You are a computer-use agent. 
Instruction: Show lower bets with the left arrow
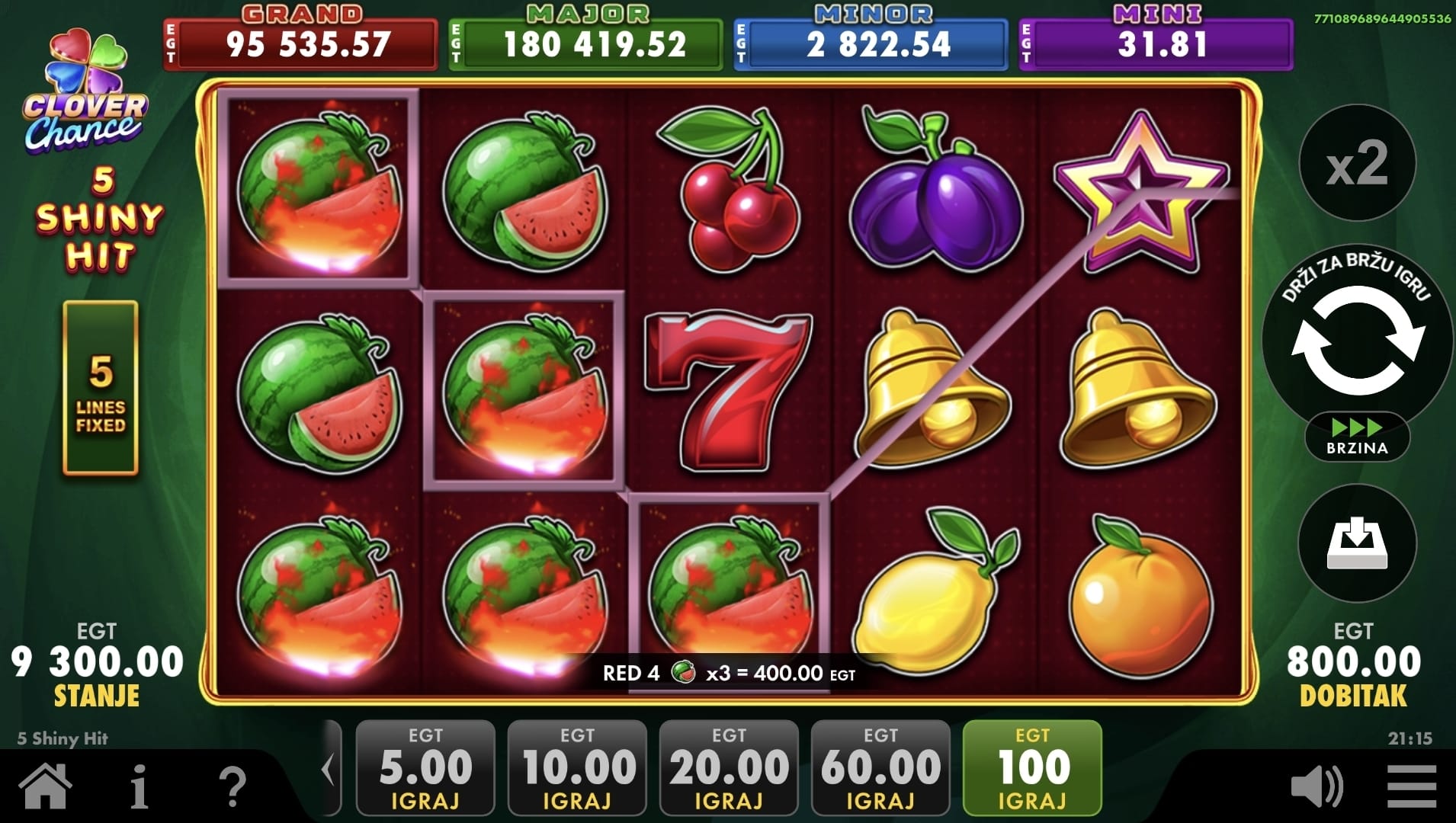pos(329,770)
